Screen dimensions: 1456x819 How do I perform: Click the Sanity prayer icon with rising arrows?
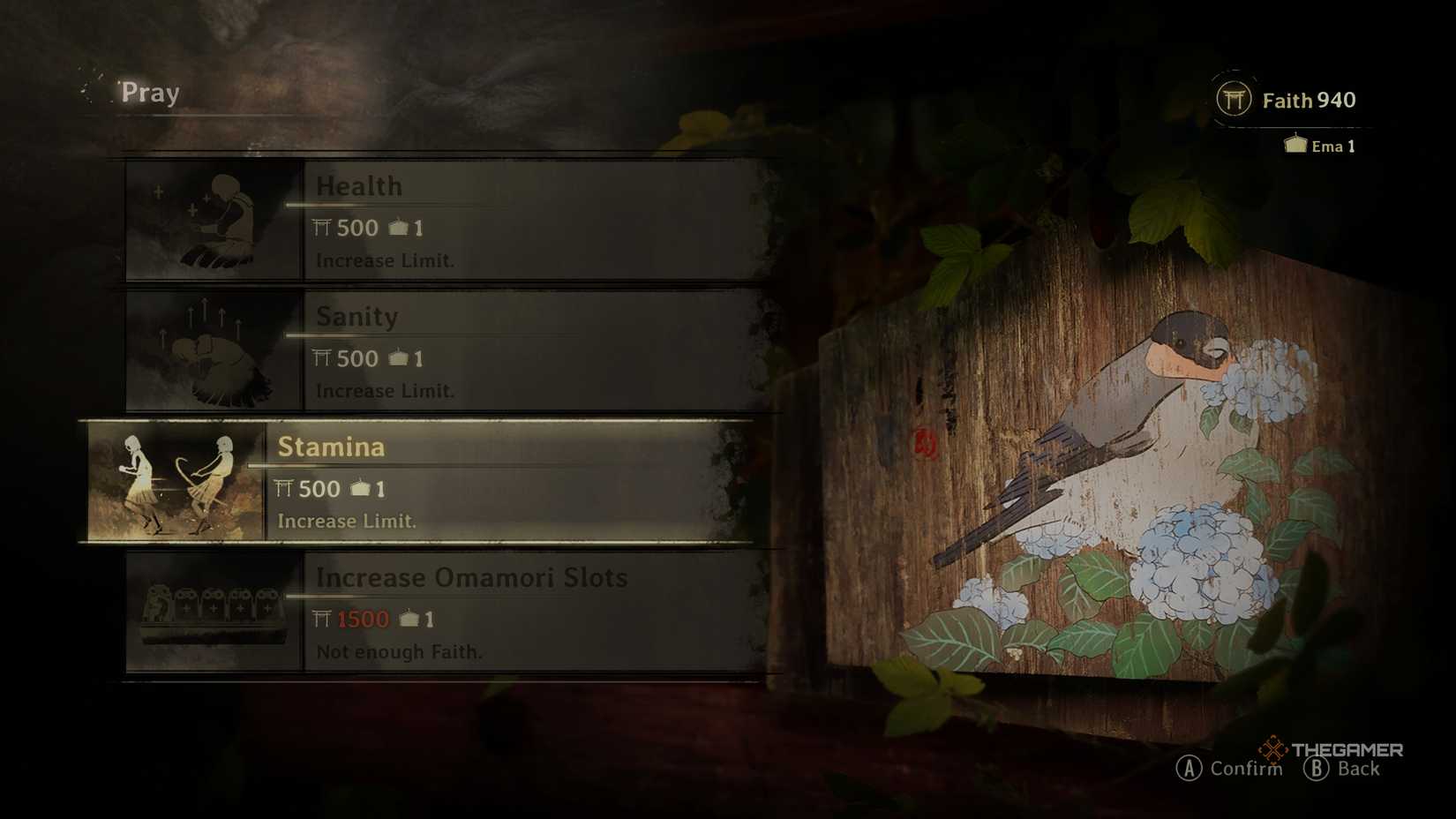209,352
